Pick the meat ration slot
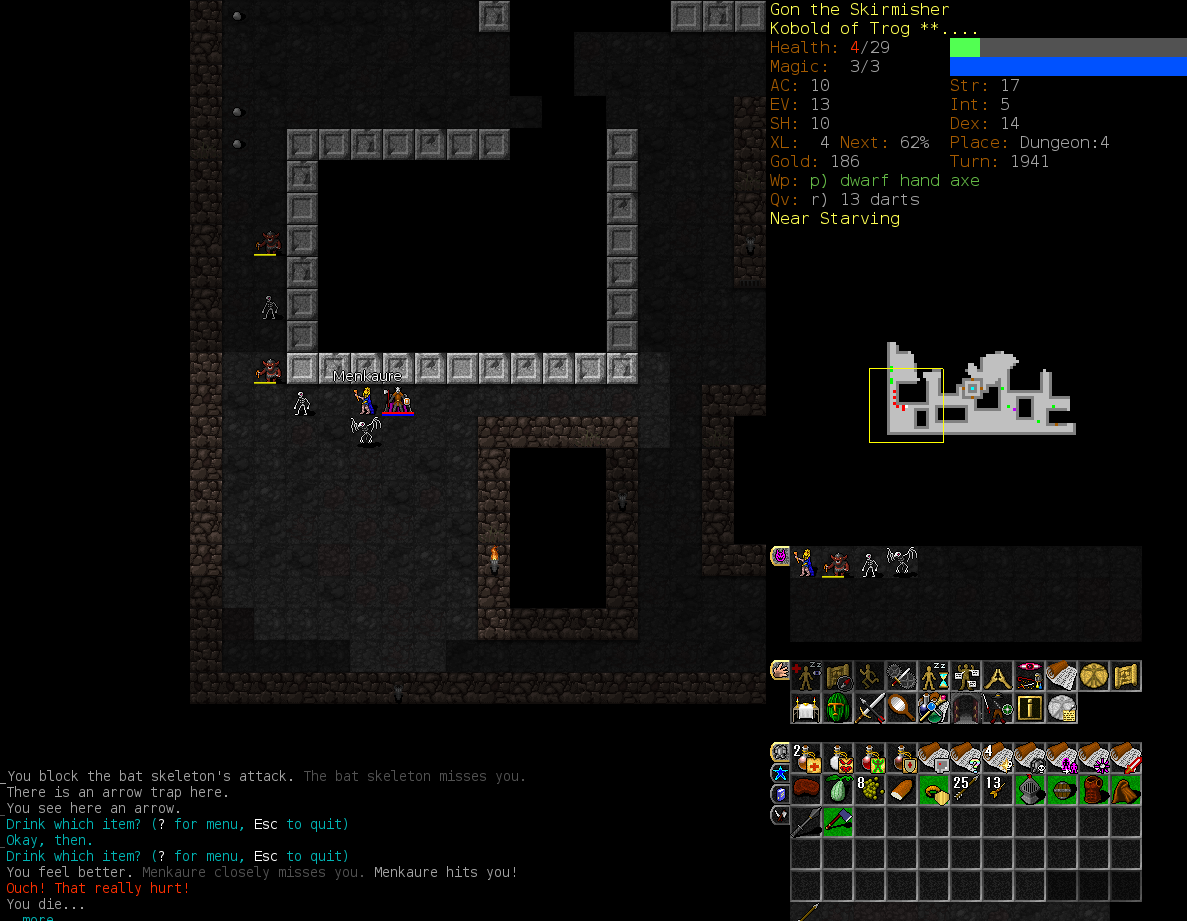1187x921 pixels. (806, 790)
